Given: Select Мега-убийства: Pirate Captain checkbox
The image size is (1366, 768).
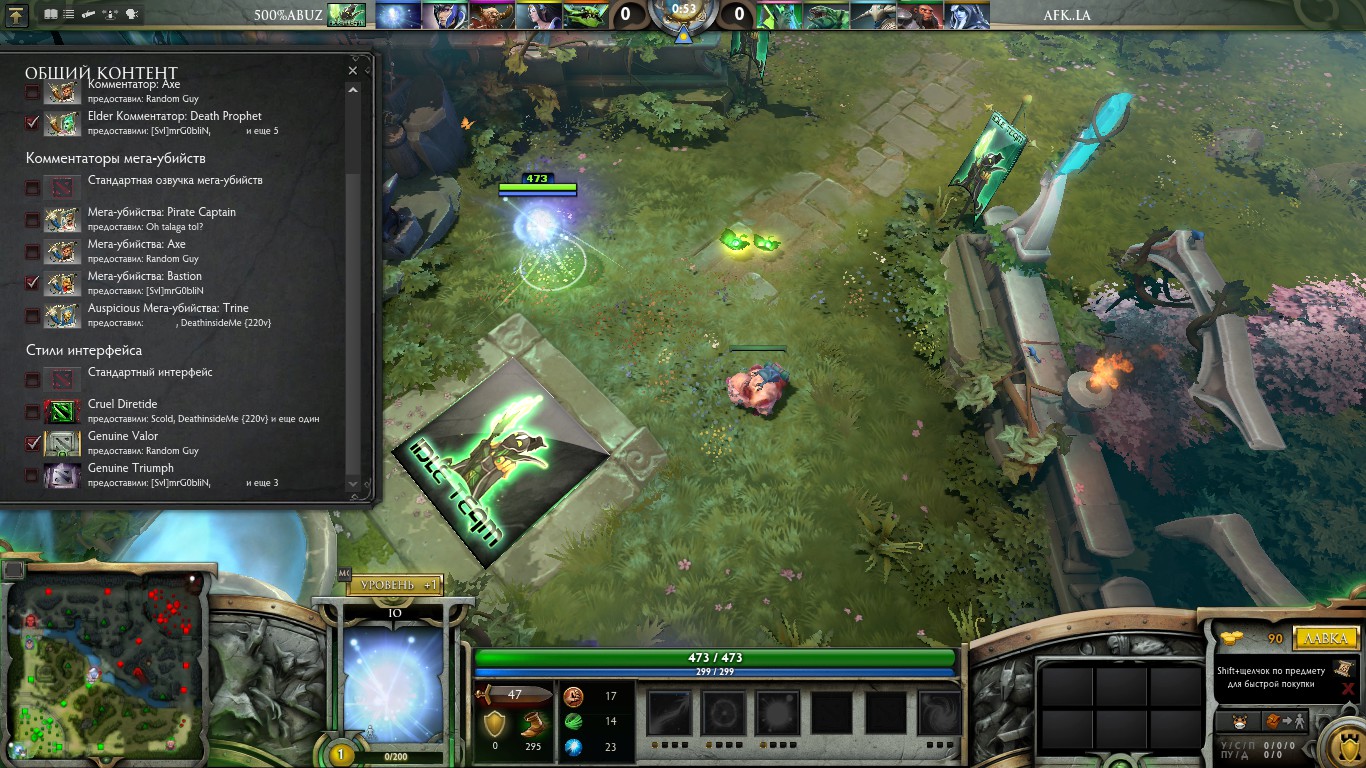Looking at the screenshot, I should [x=33, y=219].
